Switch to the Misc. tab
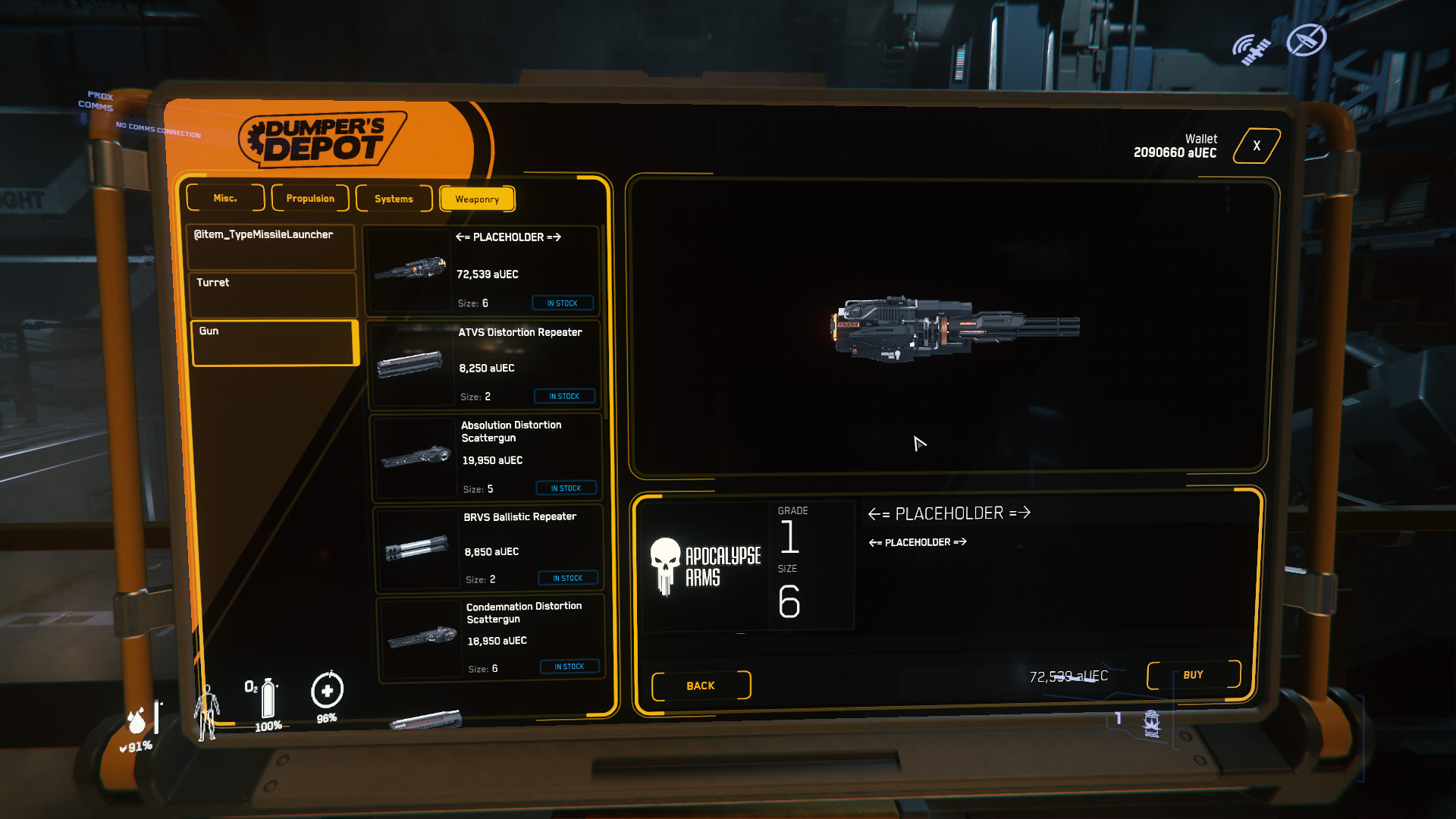This screenshot has width=1456, height=819. pos(225,198)
